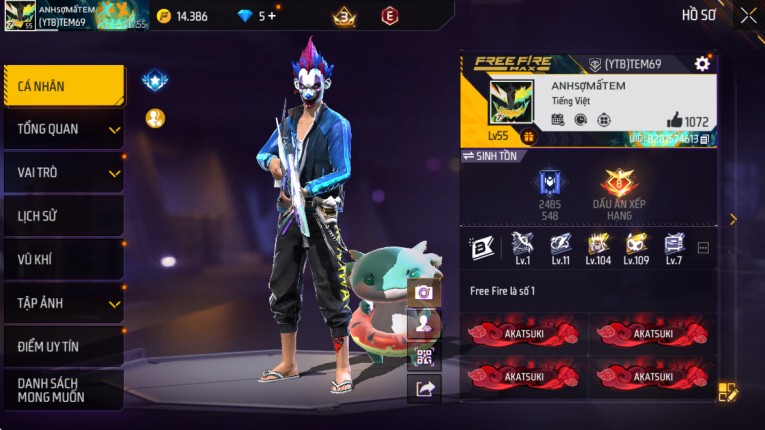Add more diamonds with plus button
Image resolution: width=765 pixels, height=430 pixels.
pos(271,16)
